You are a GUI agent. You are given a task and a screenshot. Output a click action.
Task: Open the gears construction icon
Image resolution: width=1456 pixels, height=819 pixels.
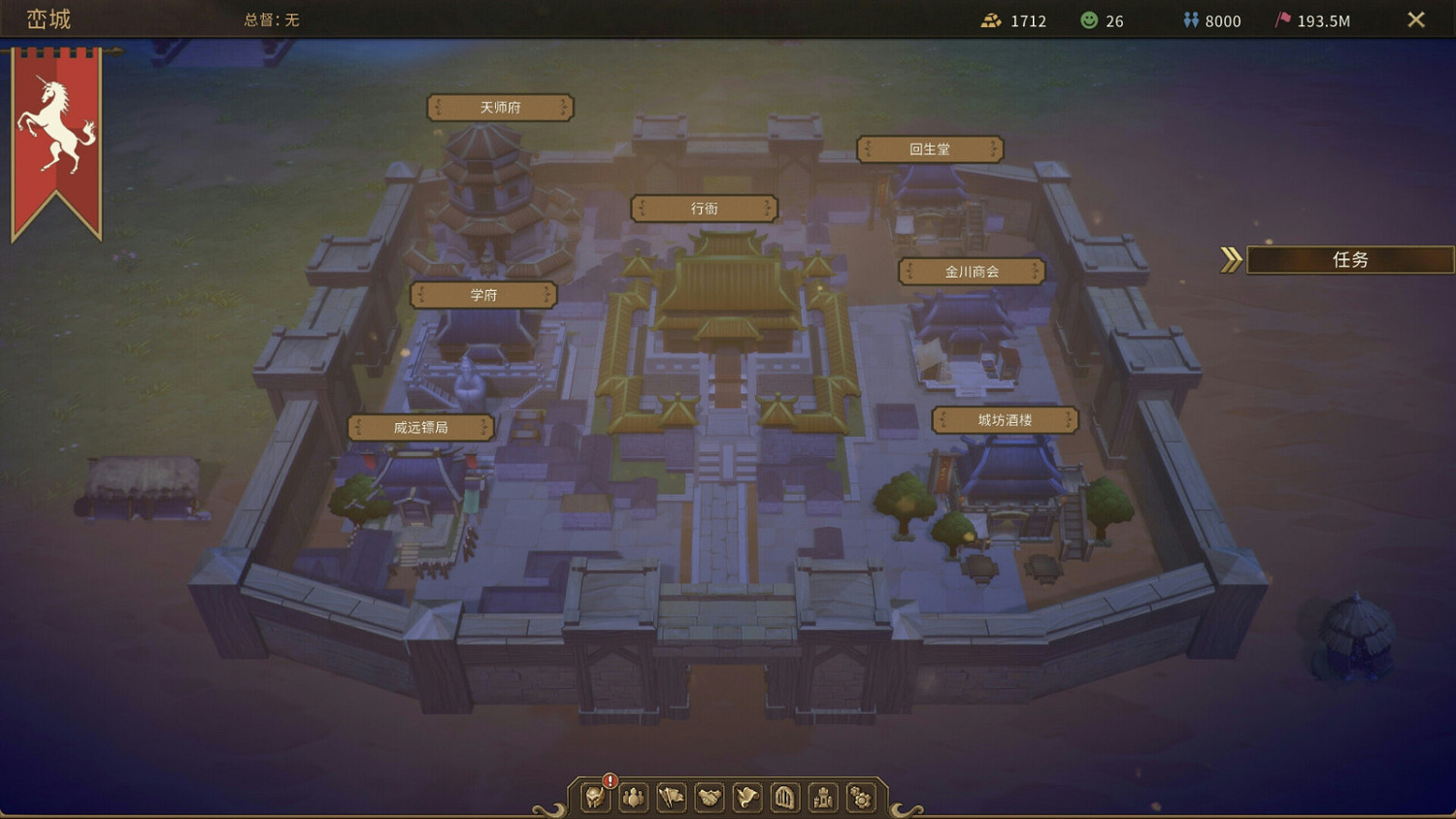860,798
